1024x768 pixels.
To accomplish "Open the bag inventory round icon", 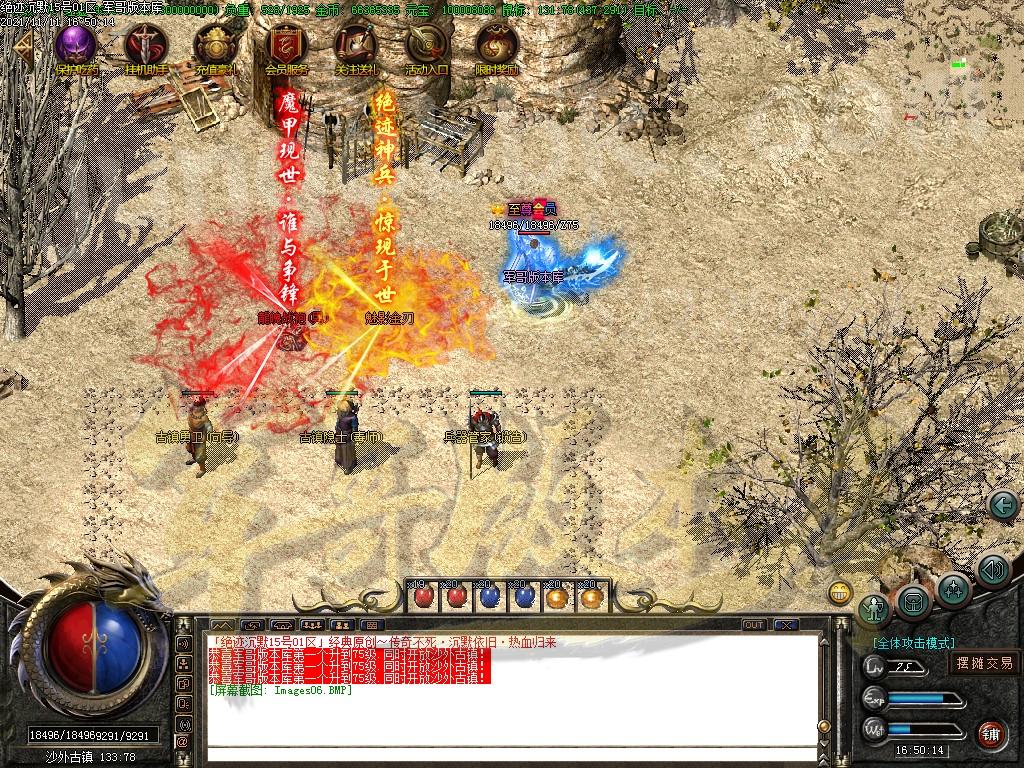I will (914, 602).
